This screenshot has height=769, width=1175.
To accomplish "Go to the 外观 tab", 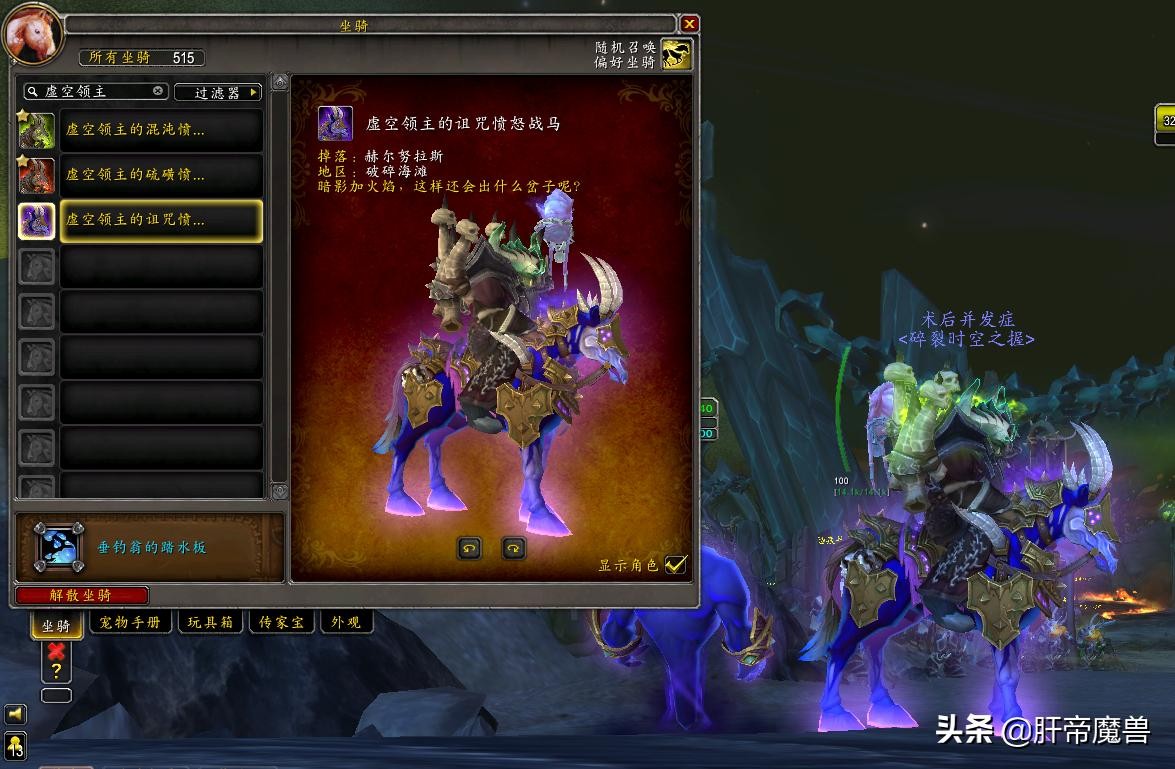I will coord(345,622).
